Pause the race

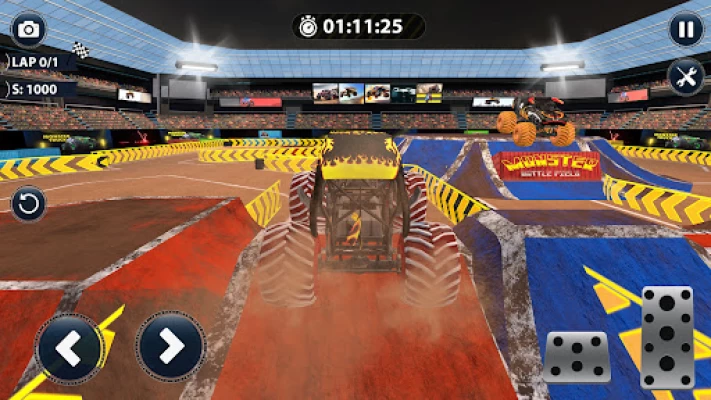point(686,29)
